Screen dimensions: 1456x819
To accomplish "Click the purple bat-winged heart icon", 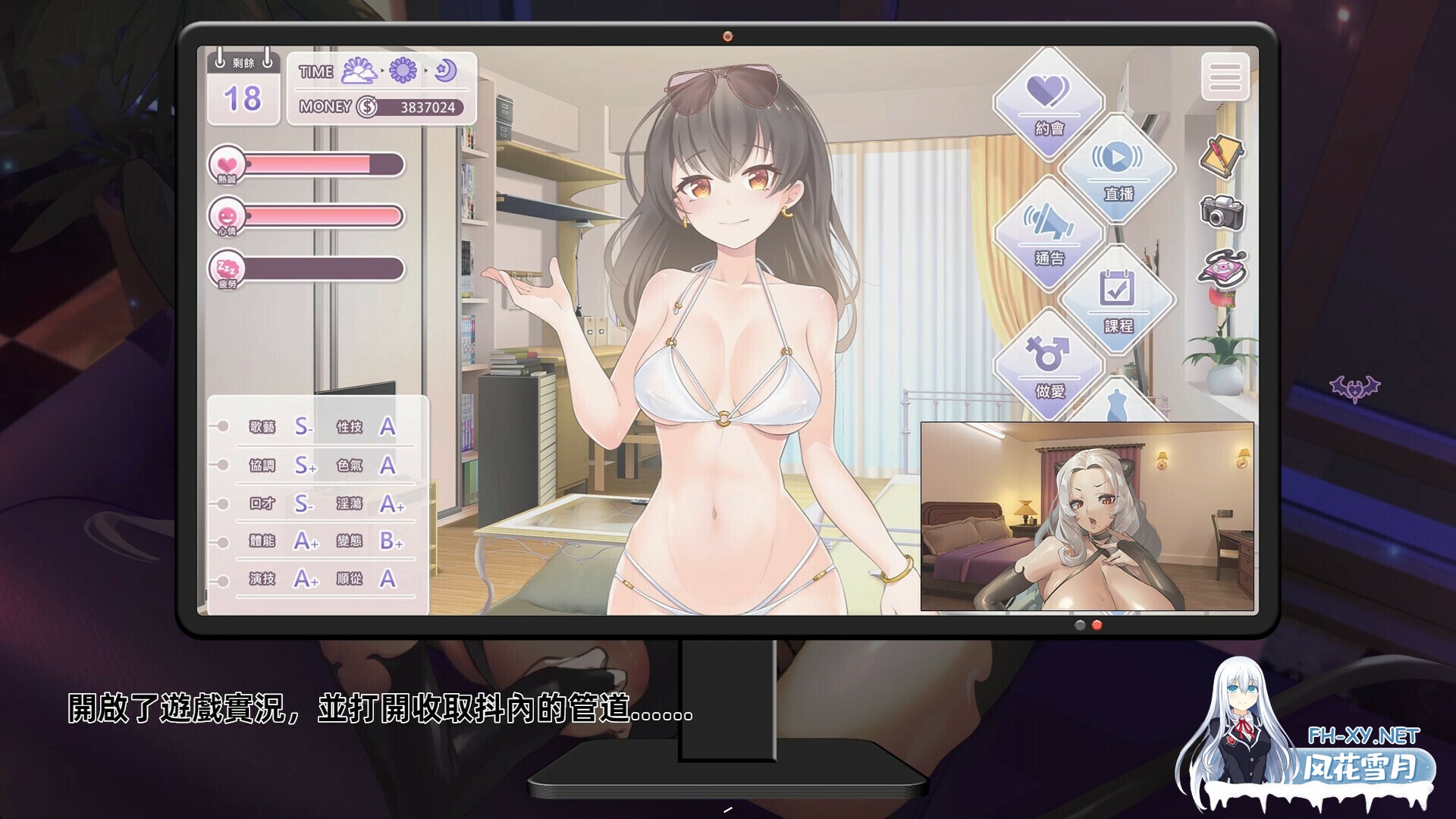I will (x=1354, y=388).
